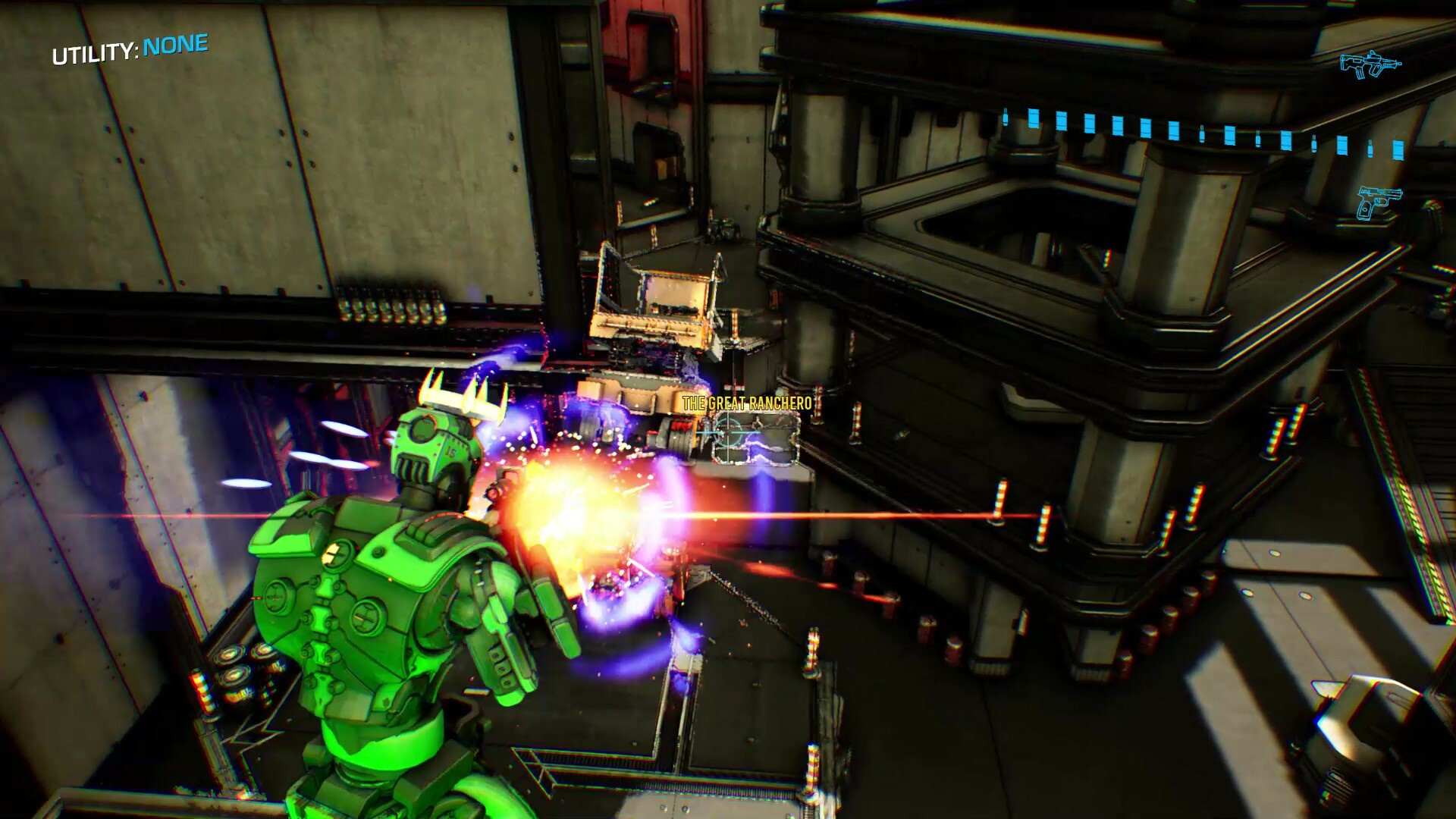1456x819 pixels.
Task: Click the Utility: None indicator
Action: click(130, 50)
